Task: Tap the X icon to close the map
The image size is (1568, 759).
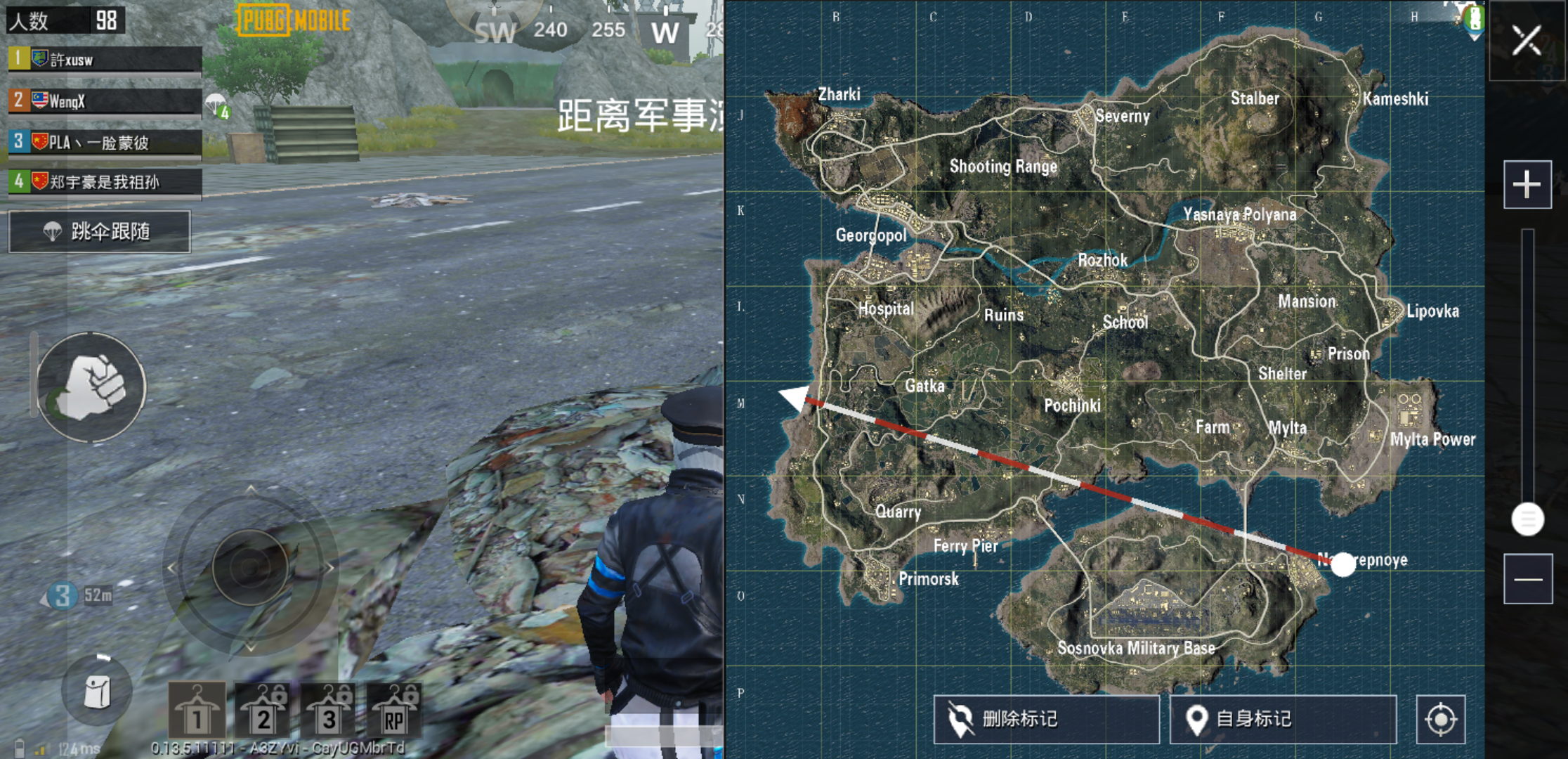Action: click(1526, 40)
